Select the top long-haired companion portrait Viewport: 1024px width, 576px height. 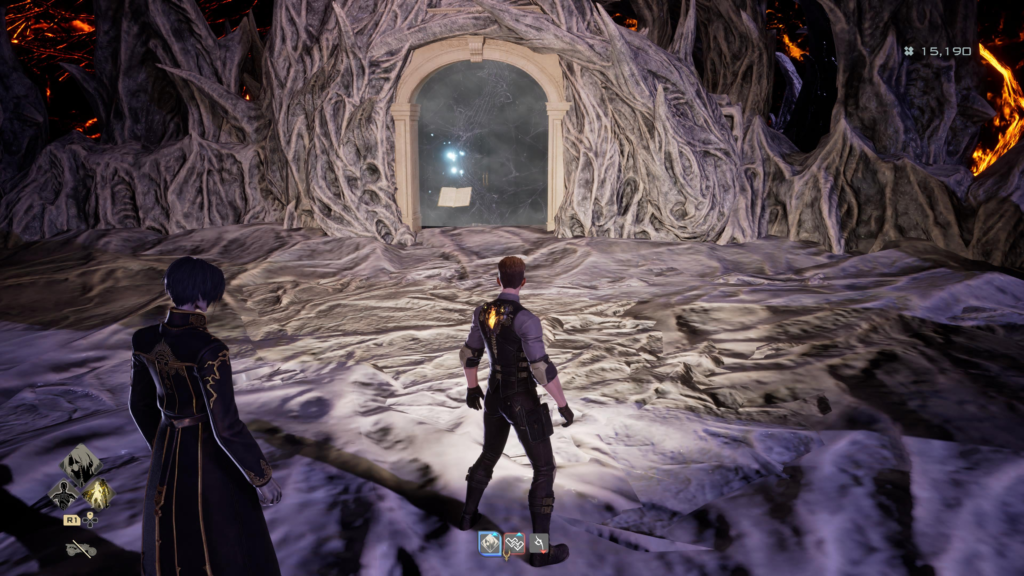(80, 463)
